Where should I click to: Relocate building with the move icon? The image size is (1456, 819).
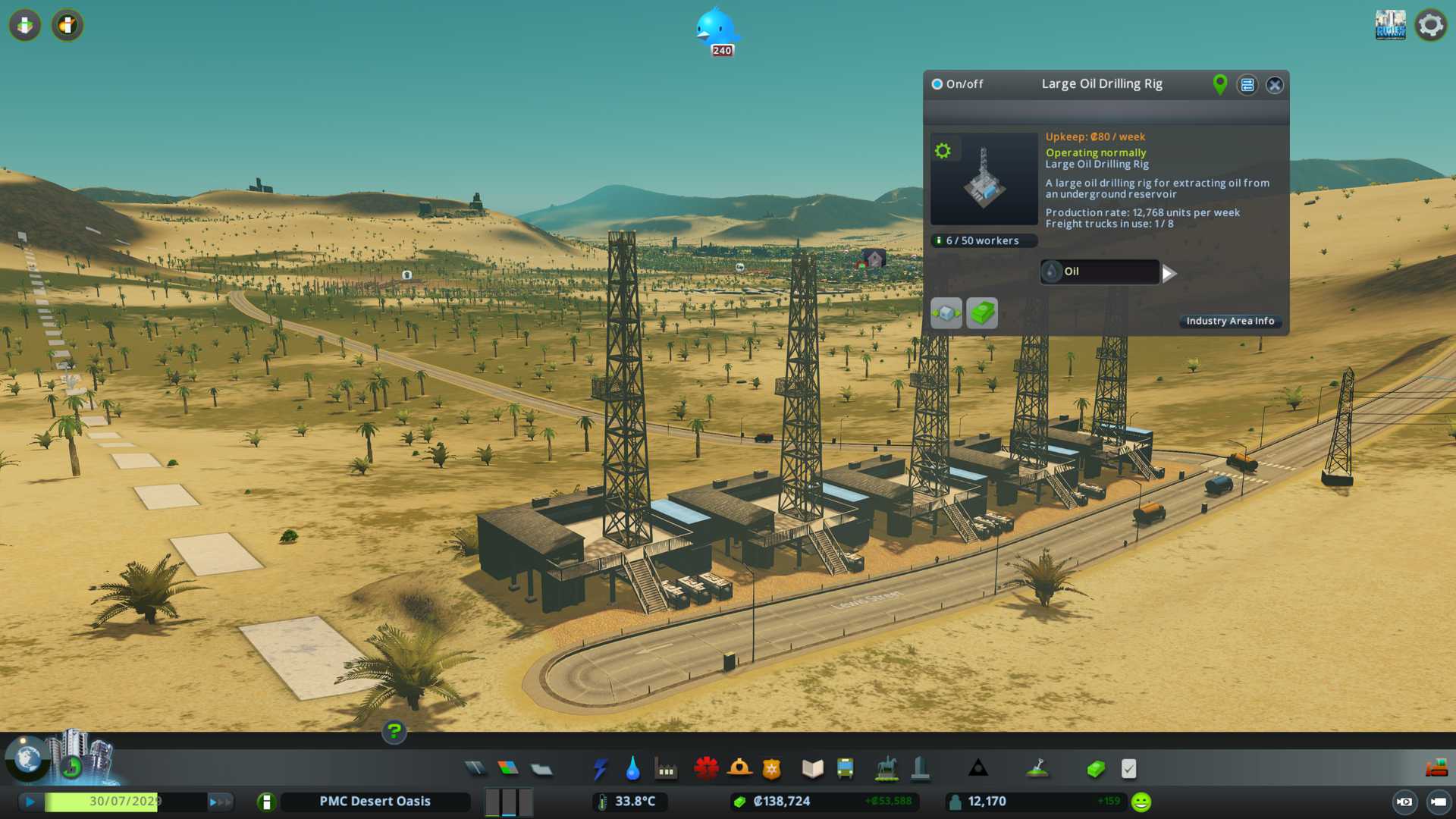[x=946, y=313]
